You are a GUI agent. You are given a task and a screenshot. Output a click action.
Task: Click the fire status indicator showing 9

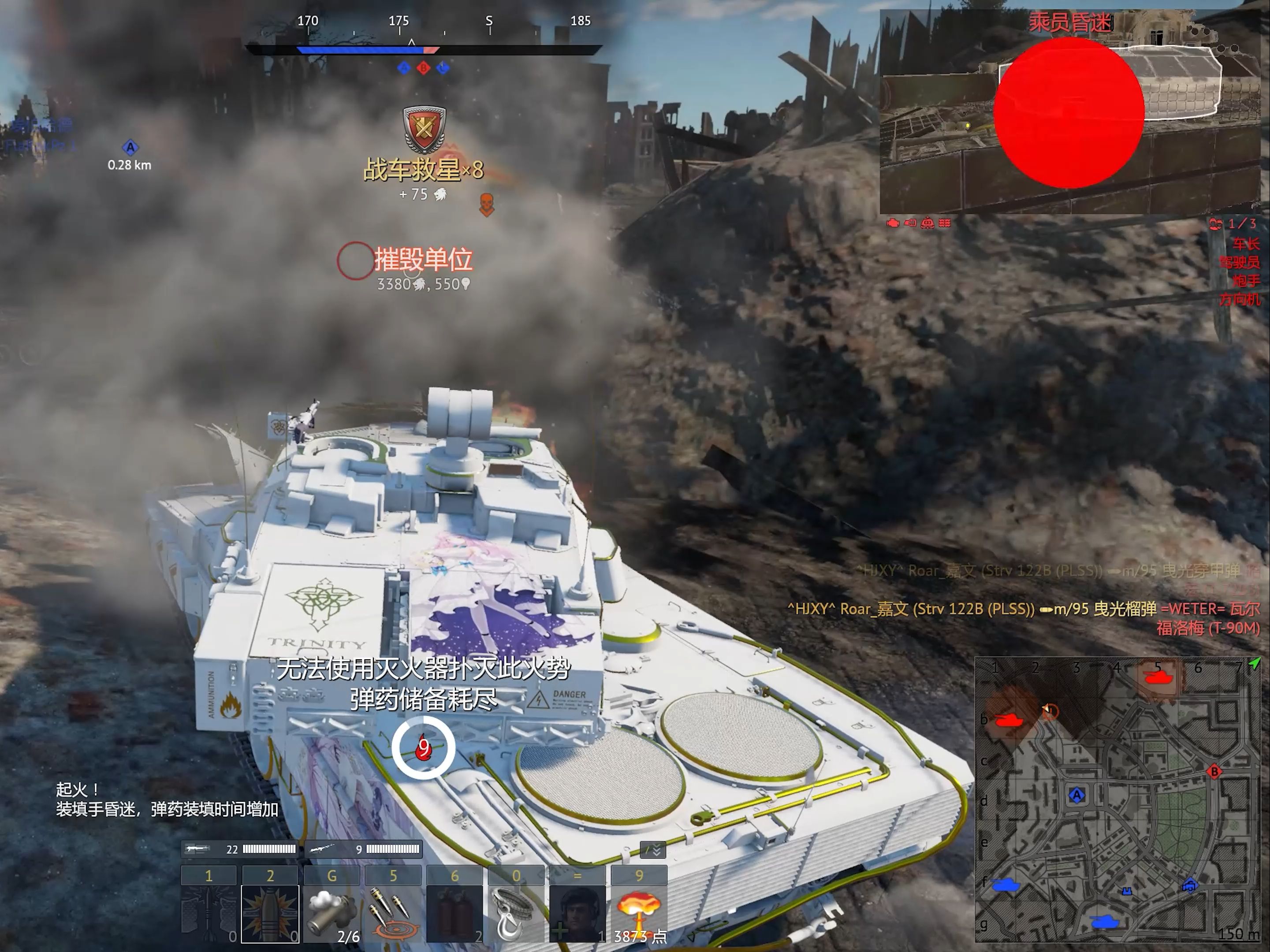423,747
